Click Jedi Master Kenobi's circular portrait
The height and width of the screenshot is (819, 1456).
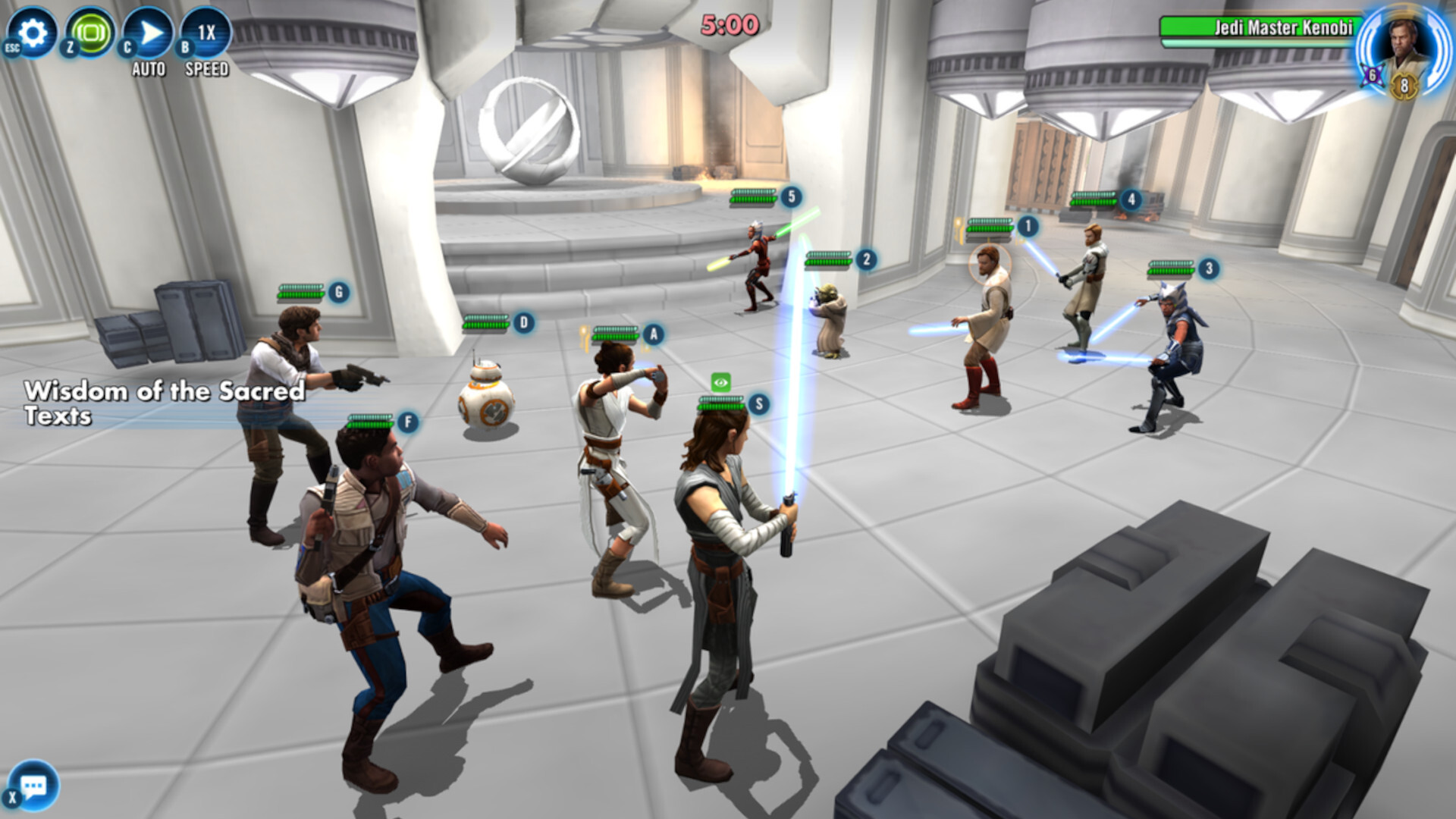1401,47
